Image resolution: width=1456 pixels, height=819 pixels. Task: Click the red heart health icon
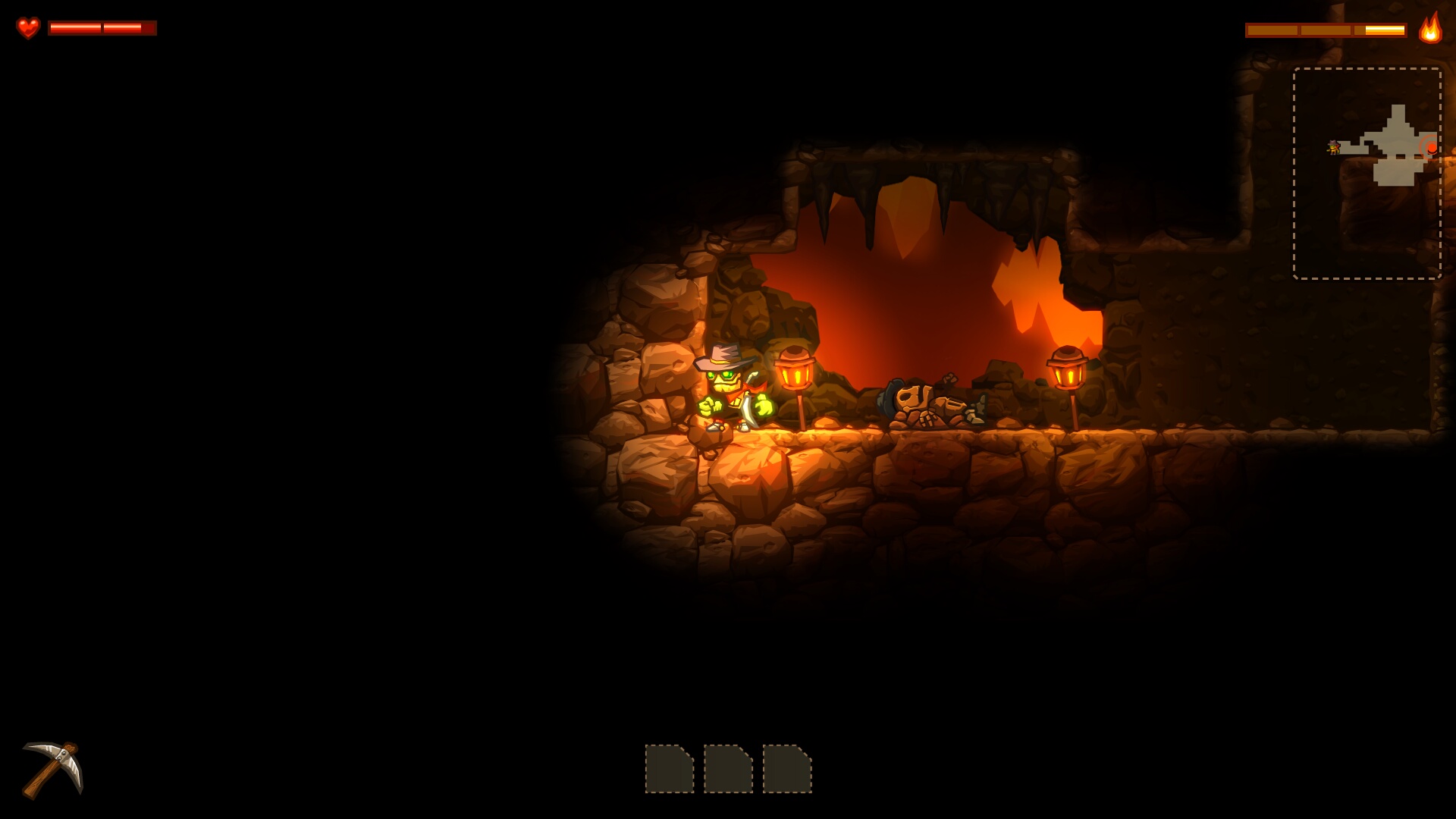(28, 28)
